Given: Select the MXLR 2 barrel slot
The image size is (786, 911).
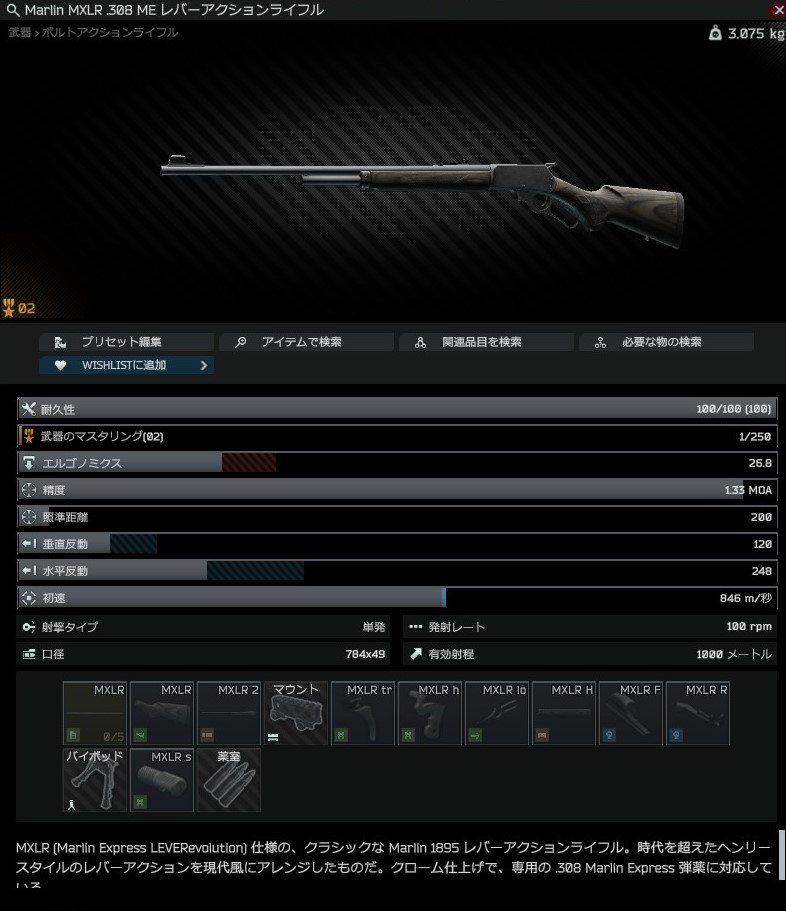Looking at the screenshot, I should [x=229, y=713].
